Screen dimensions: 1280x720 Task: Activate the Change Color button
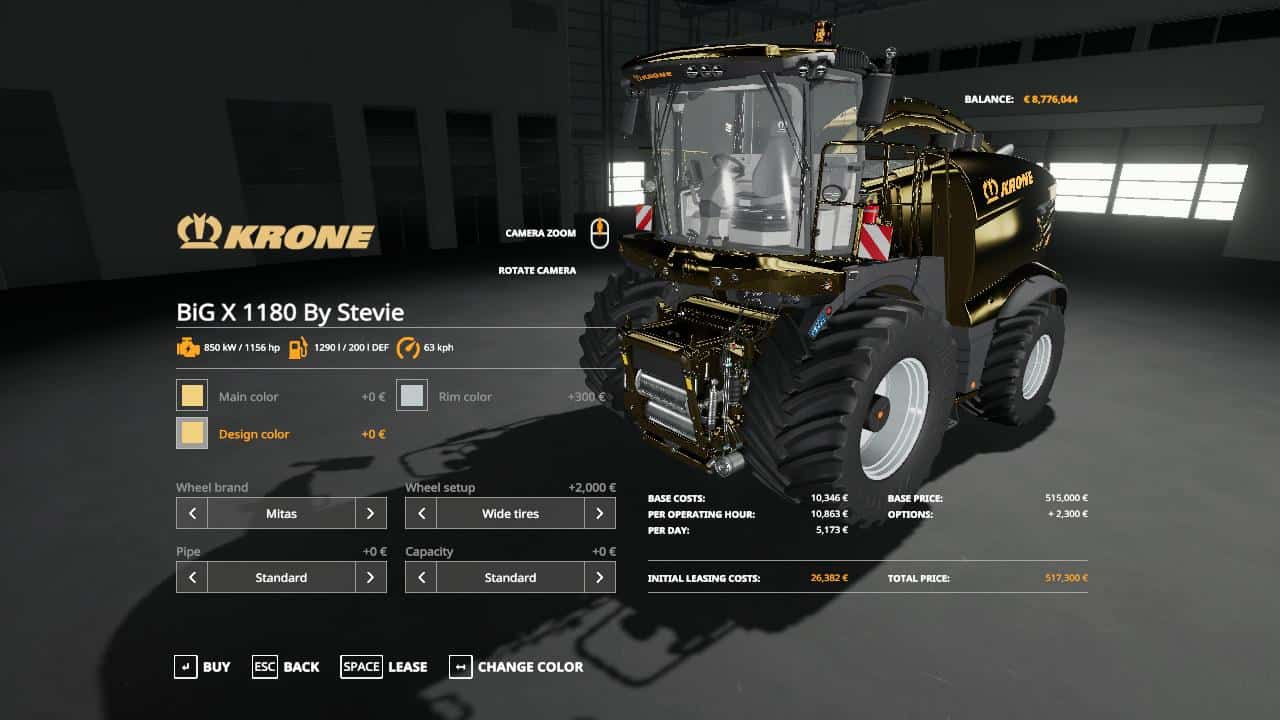click(516, 667)
